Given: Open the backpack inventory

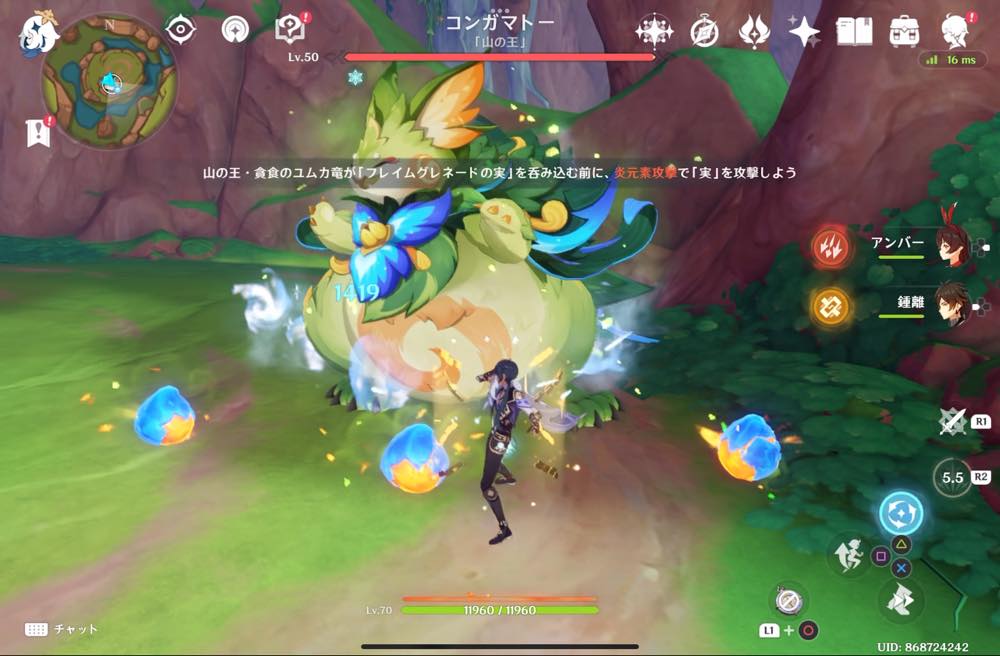Looking at the screenshot, I should tap(905, 31).
